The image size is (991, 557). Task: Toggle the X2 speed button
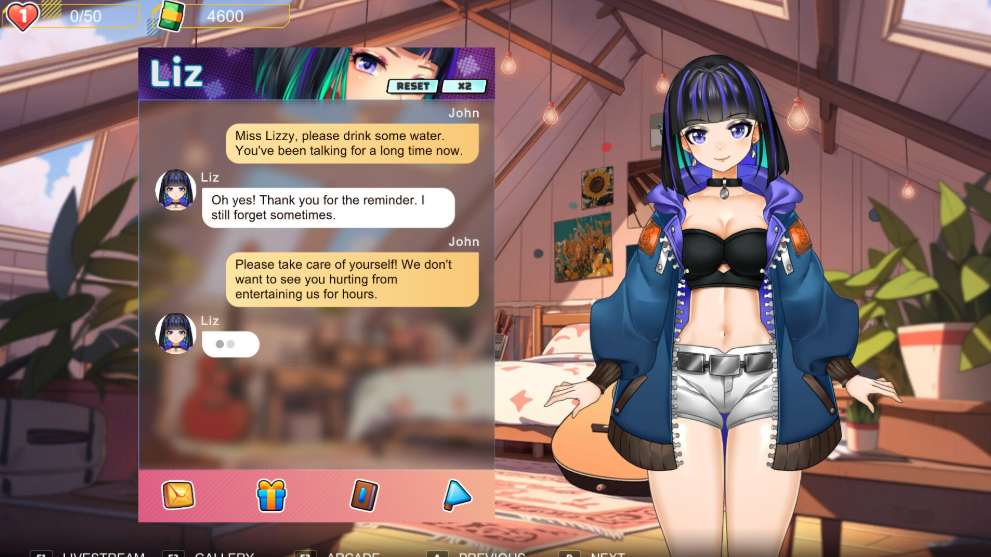click(464, 86)
